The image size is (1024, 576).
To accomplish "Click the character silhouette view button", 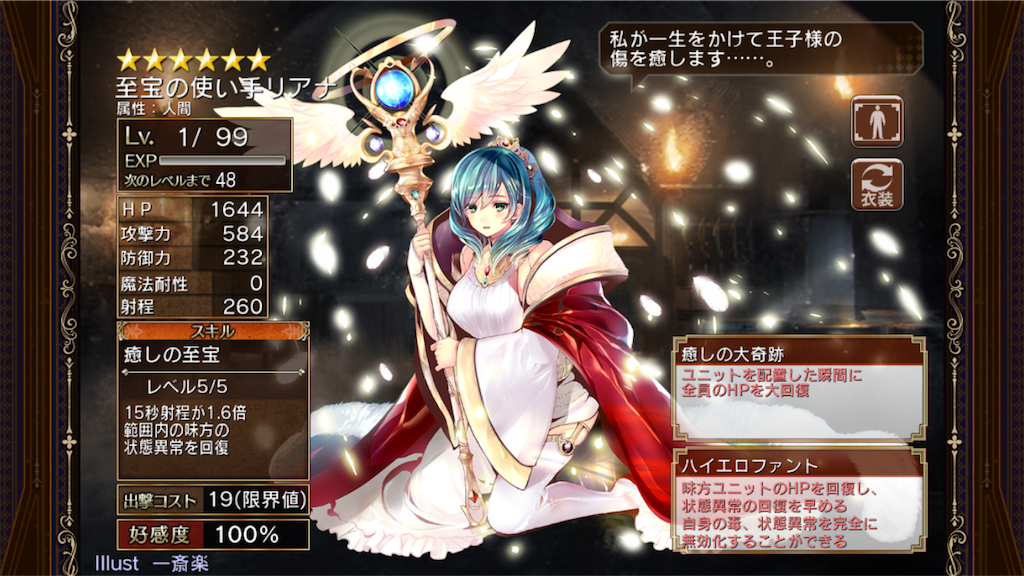I will click(877, 122).
